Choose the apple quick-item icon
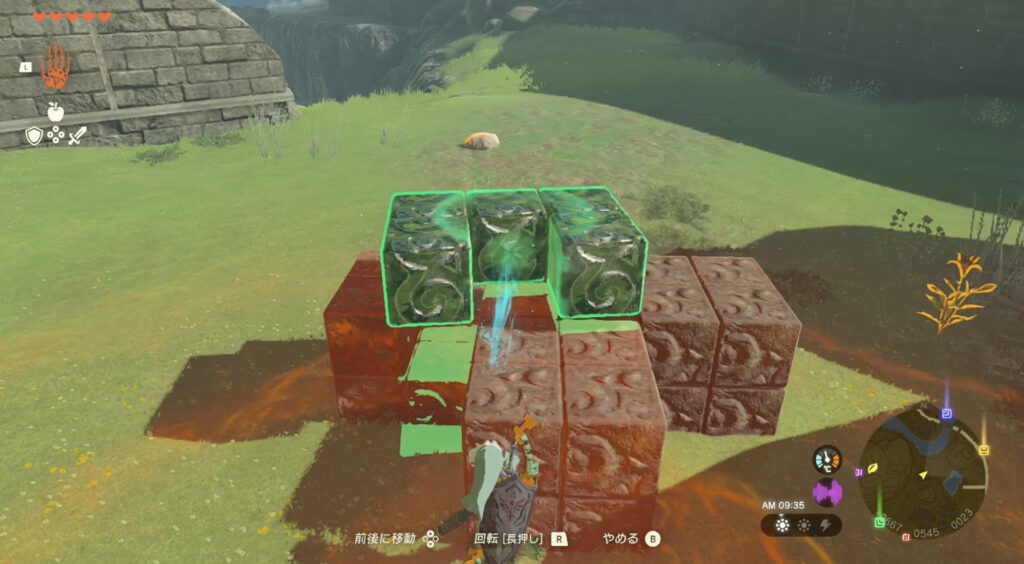The height and width of the screenshot is (564, 1024). point(55,111)
